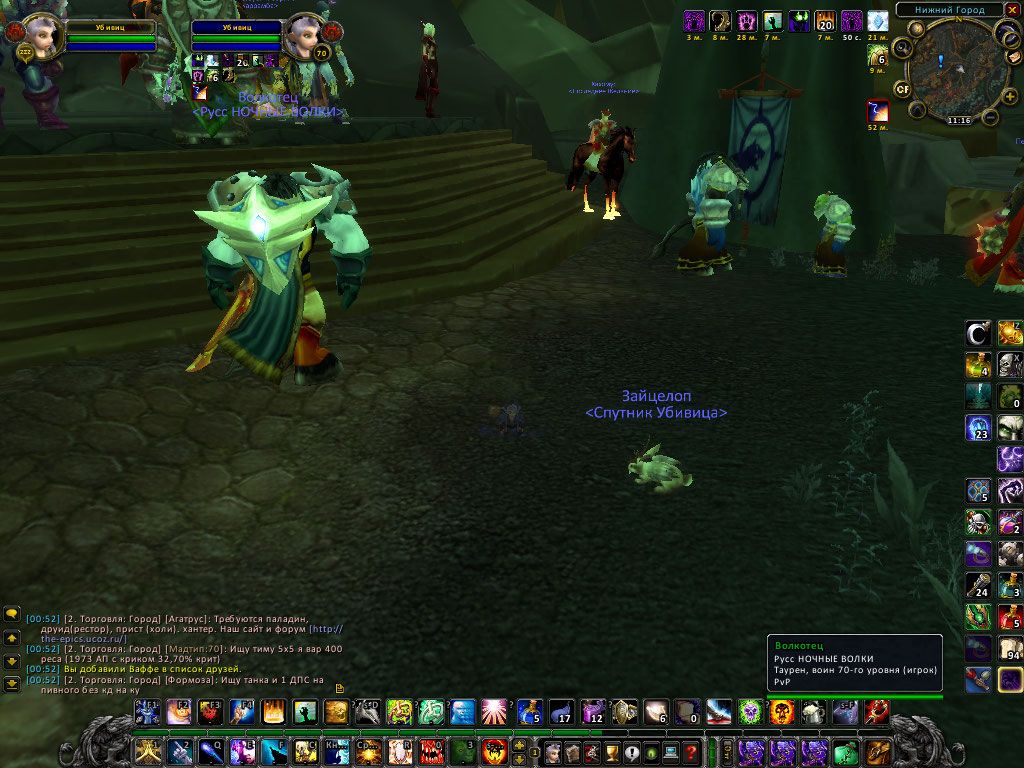Click the crescent moon ability icon

tap(978, 333)
